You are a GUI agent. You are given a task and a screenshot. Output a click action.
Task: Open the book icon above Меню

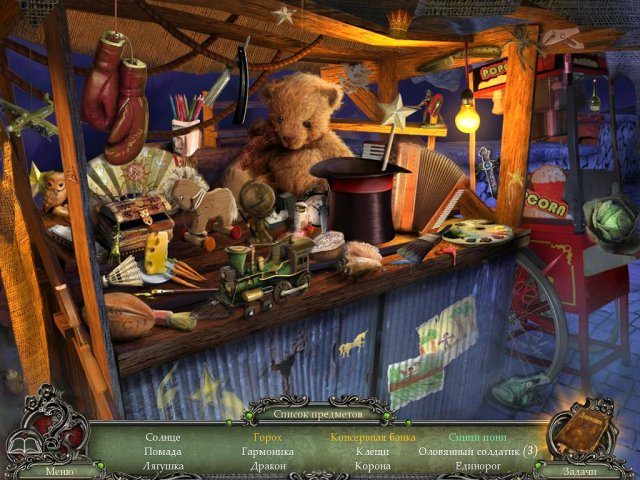(24, 446)
